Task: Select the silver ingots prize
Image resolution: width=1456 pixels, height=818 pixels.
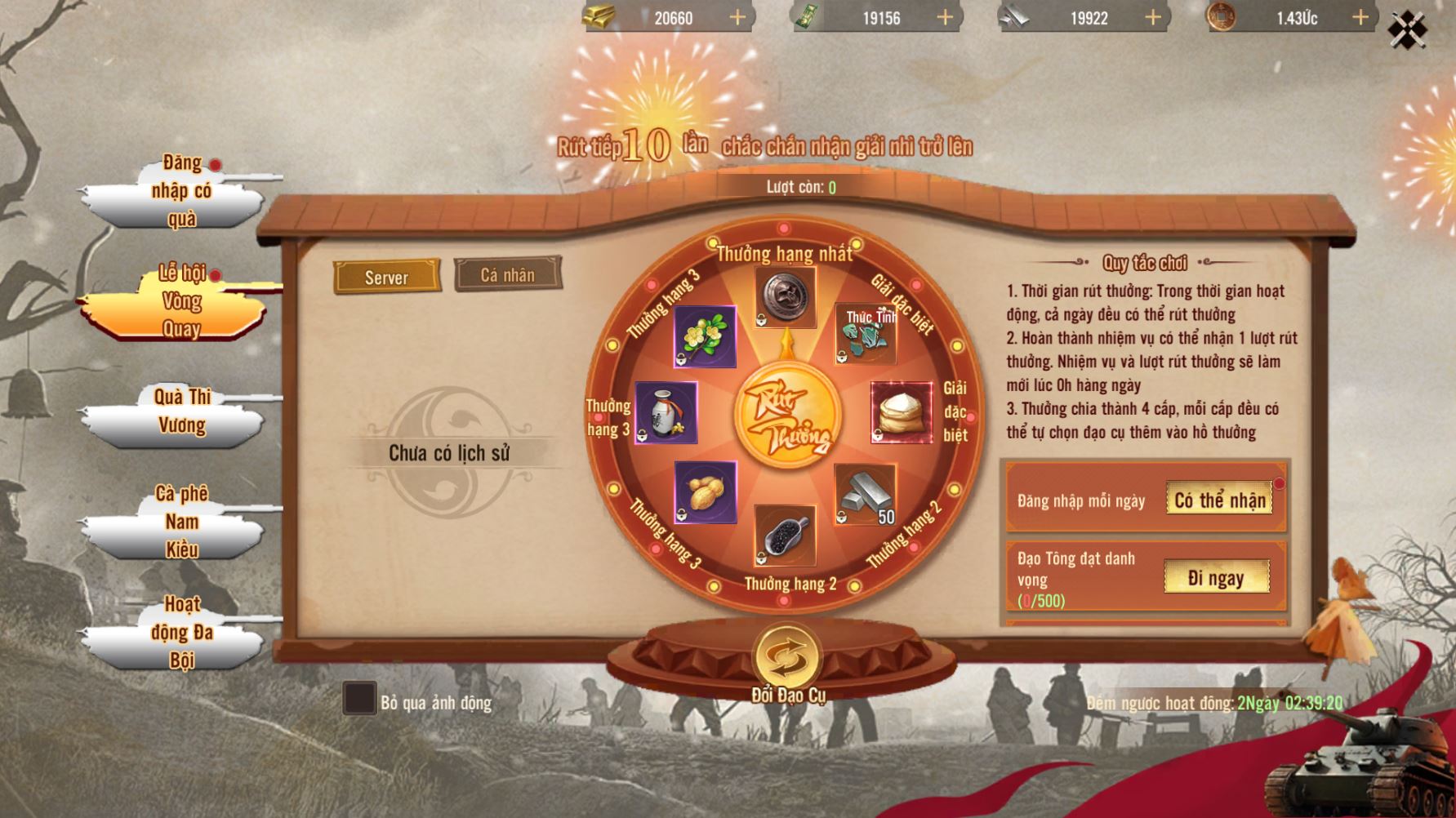Action: pos(866,494)
